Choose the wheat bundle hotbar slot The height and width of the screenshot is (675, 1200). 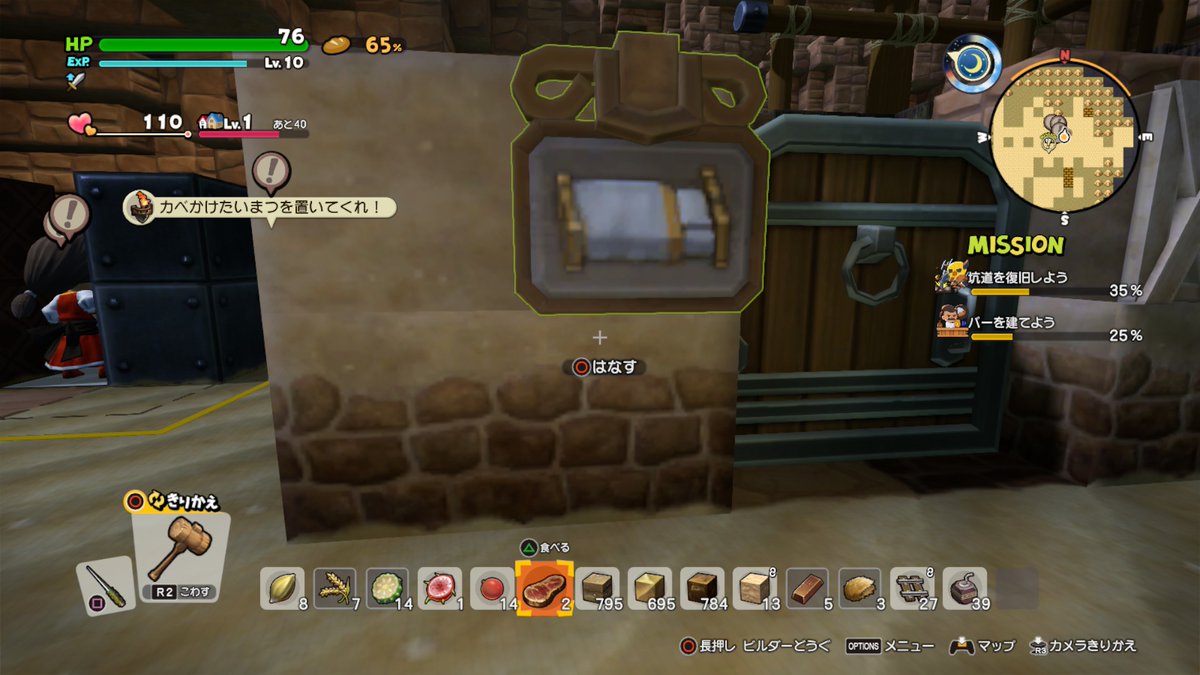[x=335, y=588]
